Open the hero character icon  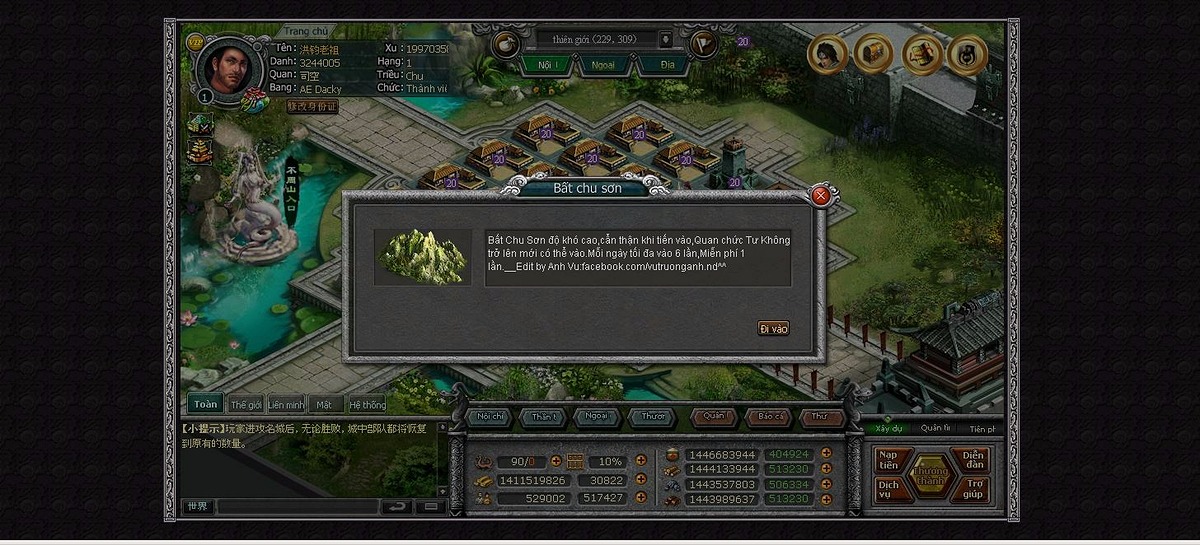pyautogui.click(x=828, y=54)
